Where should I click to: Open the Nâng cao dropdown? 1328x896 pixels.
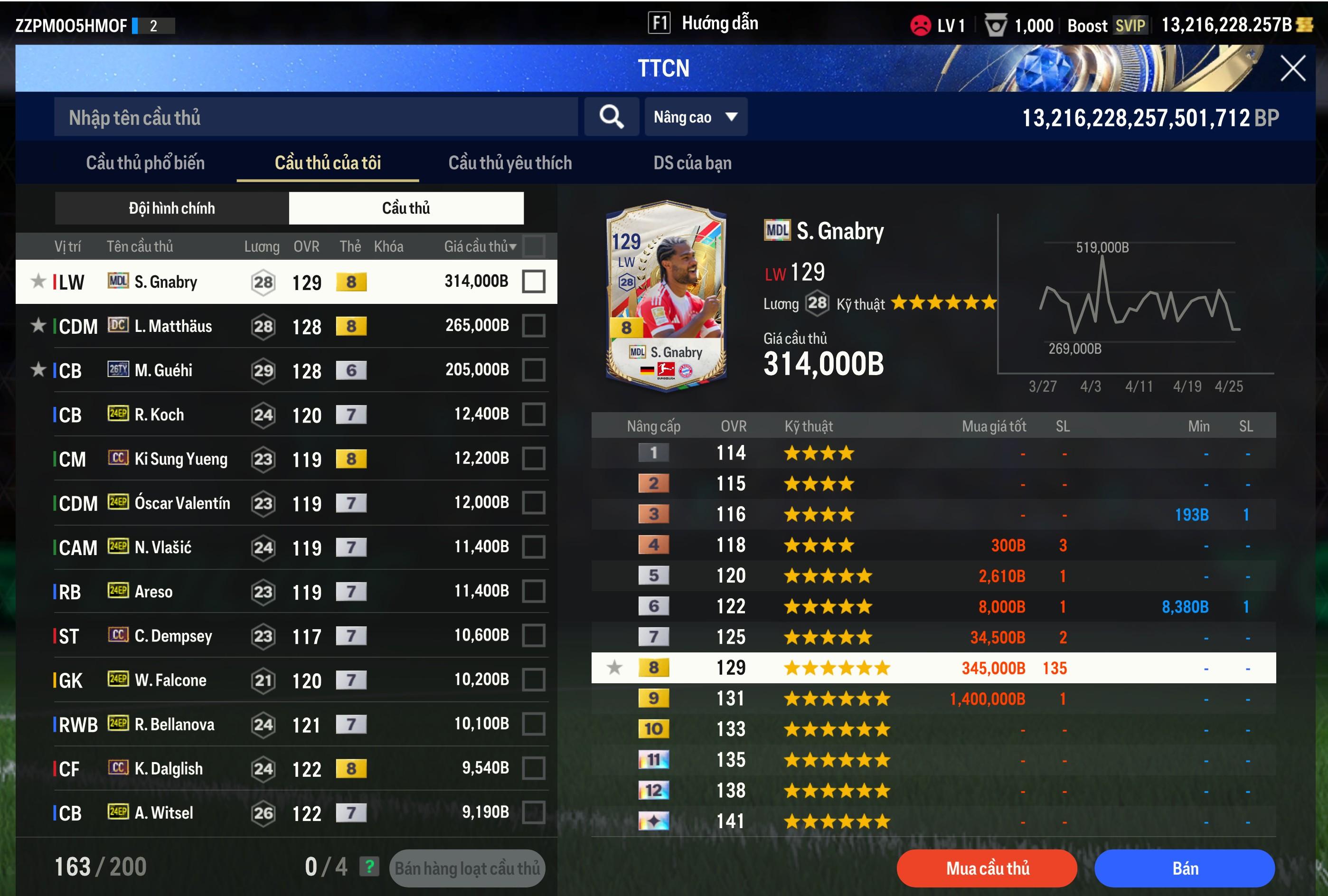[x=696, y=117]
